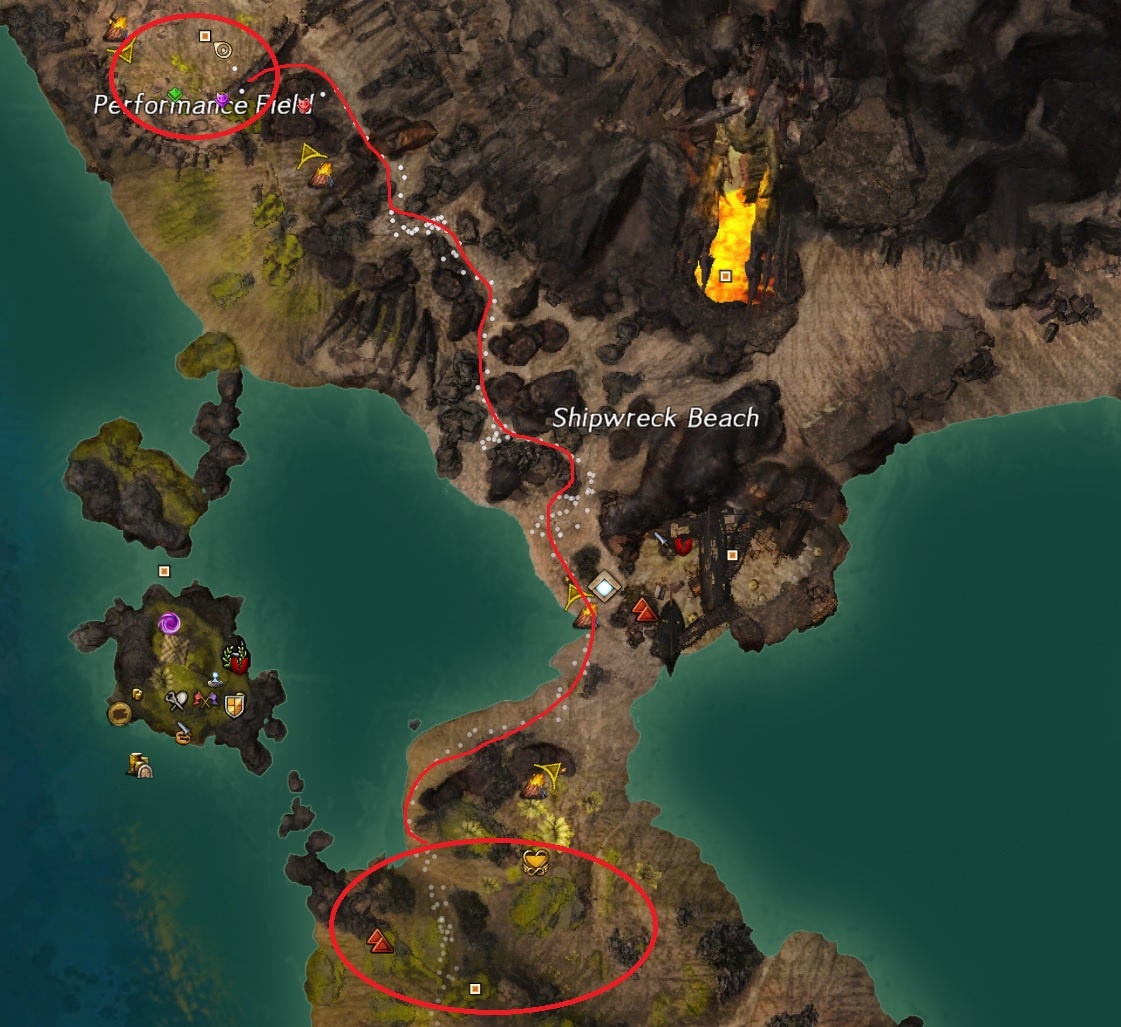The height and width of the screenshot is (1027, 1121).
Task: Click the purple cat-face marker
Action: (223, 99)
